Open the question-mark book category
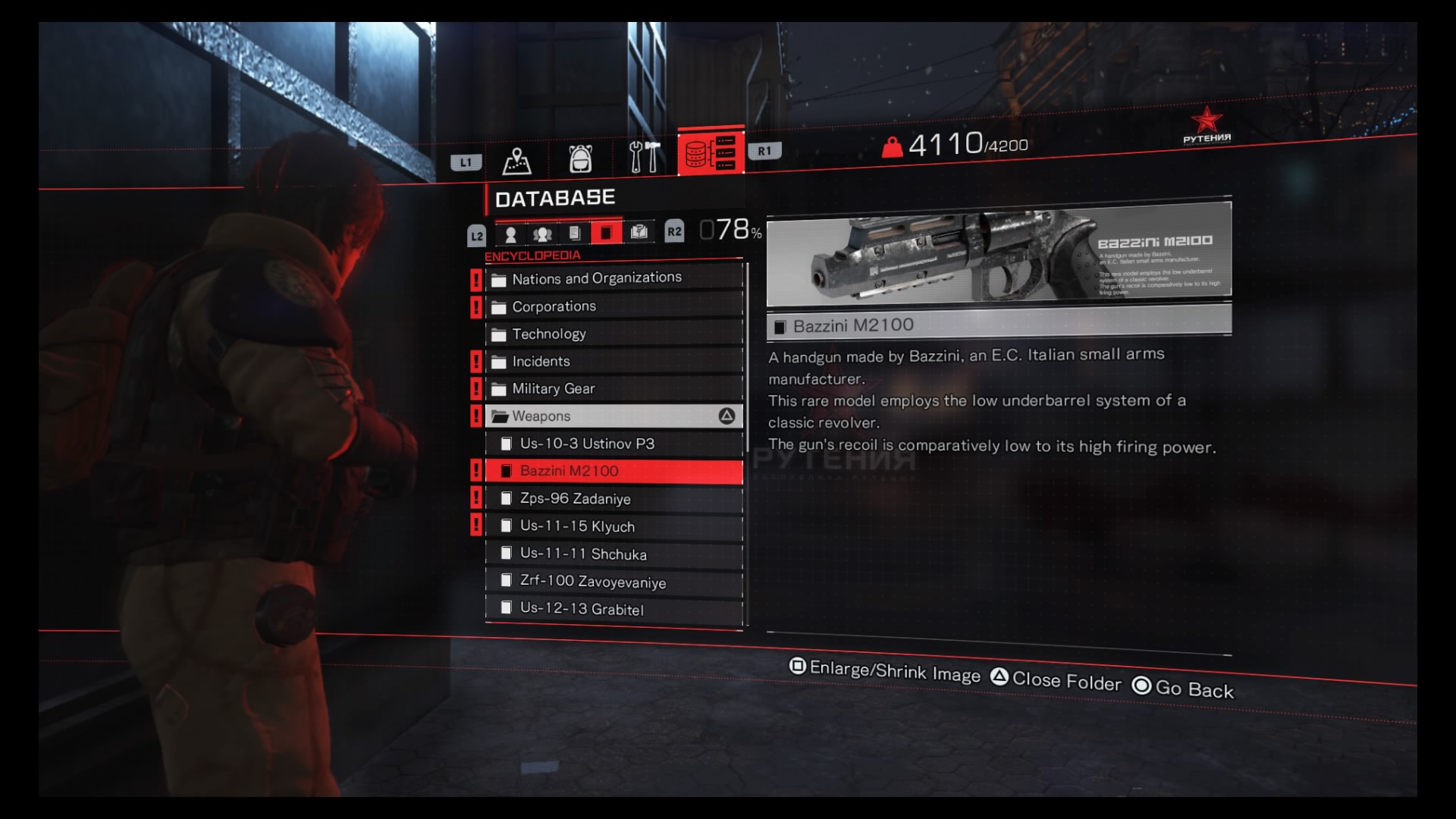This screenshot has height=819, width=1456. click(639, 231)
